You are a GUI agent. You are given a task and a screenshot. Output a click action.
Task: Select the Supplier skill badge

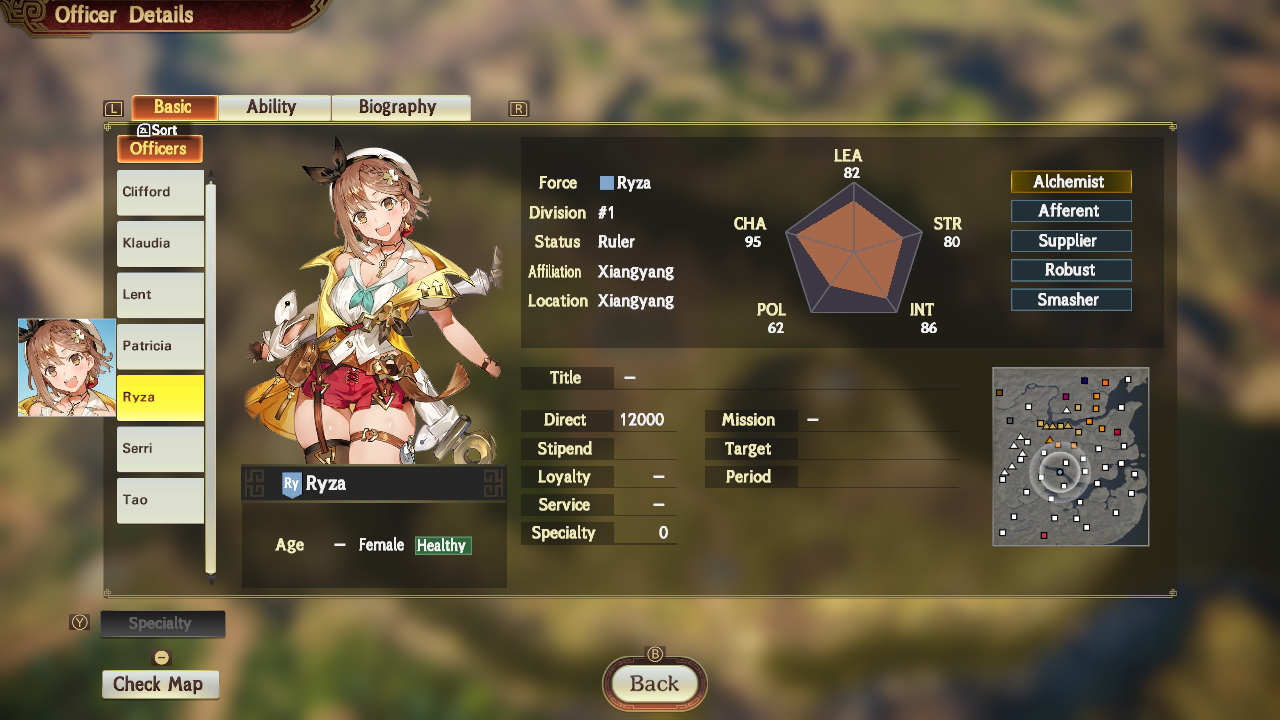(1071, 240)
